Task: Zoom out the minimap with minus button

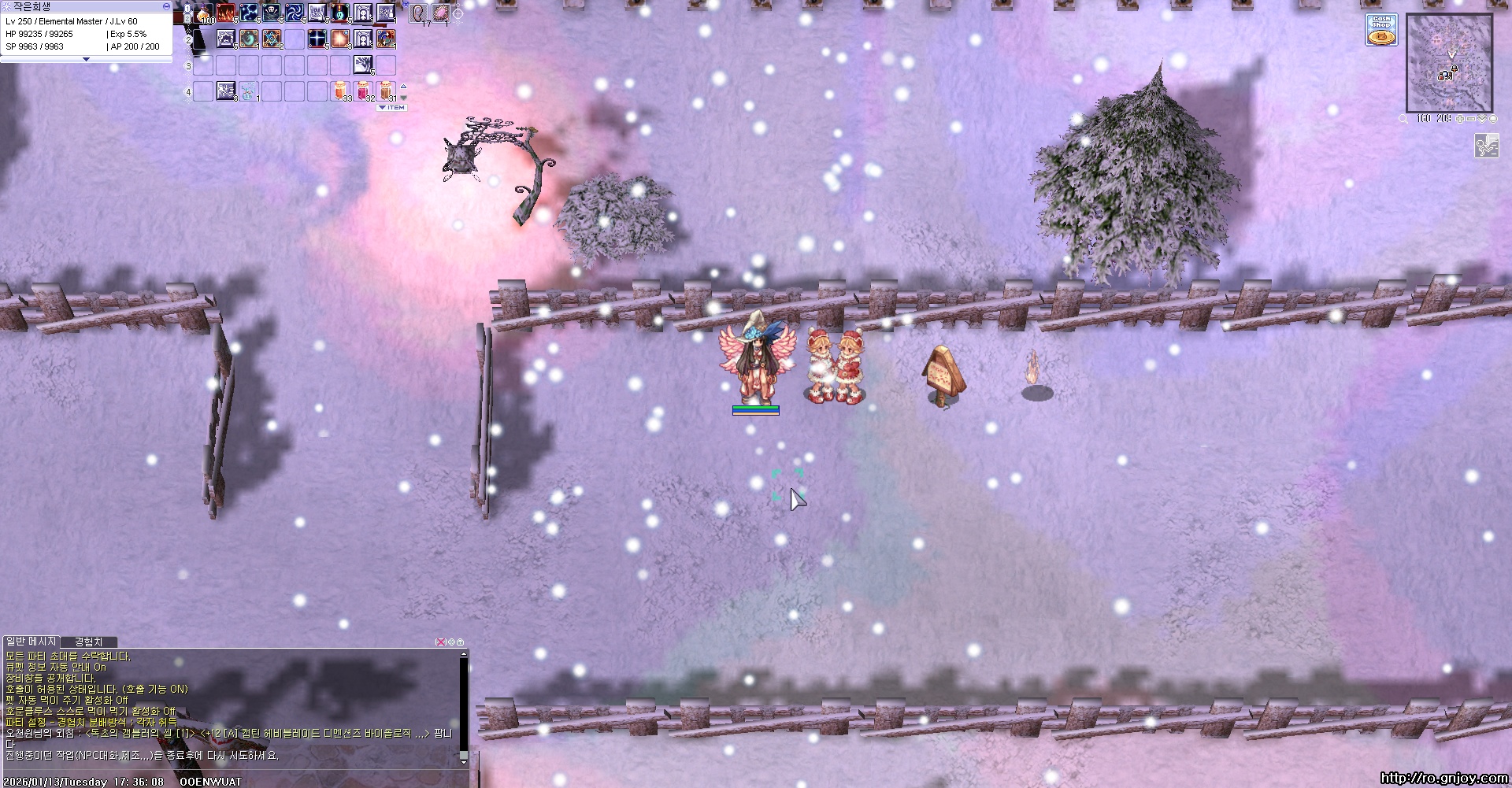Action: pyautogui.click(x=1471, y=119)
